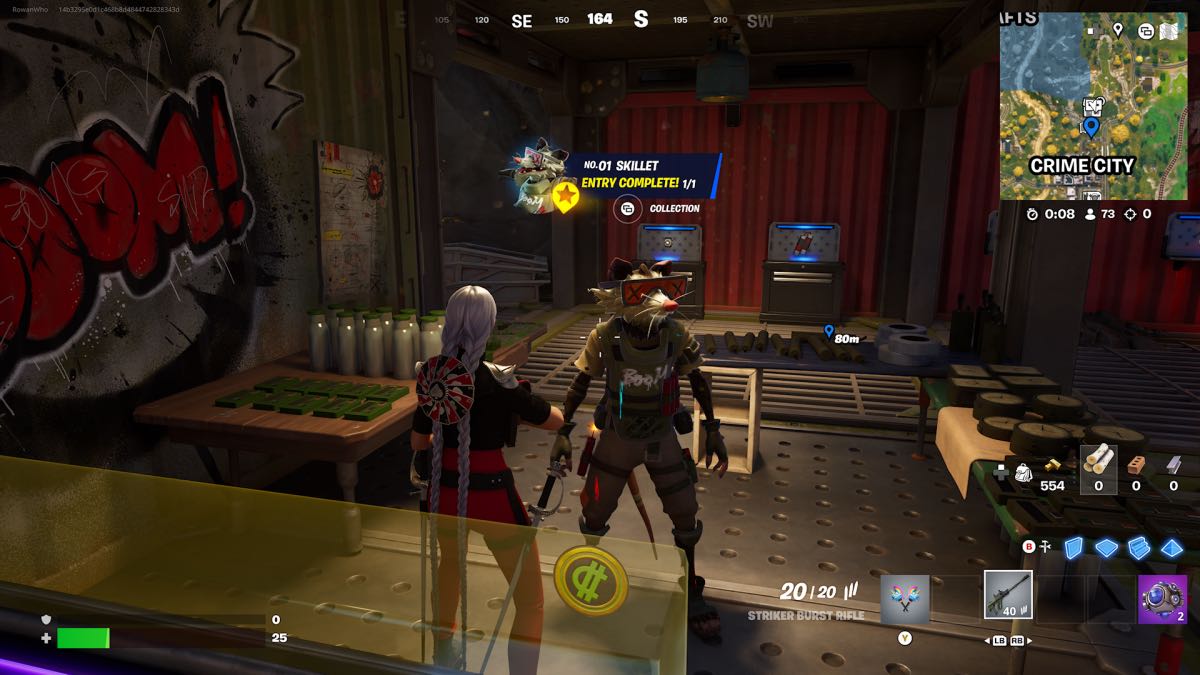The width and height of the screenshot is (1200, 675).
Task: Choose the purple gadget item slot
Action: (1162, 599)
